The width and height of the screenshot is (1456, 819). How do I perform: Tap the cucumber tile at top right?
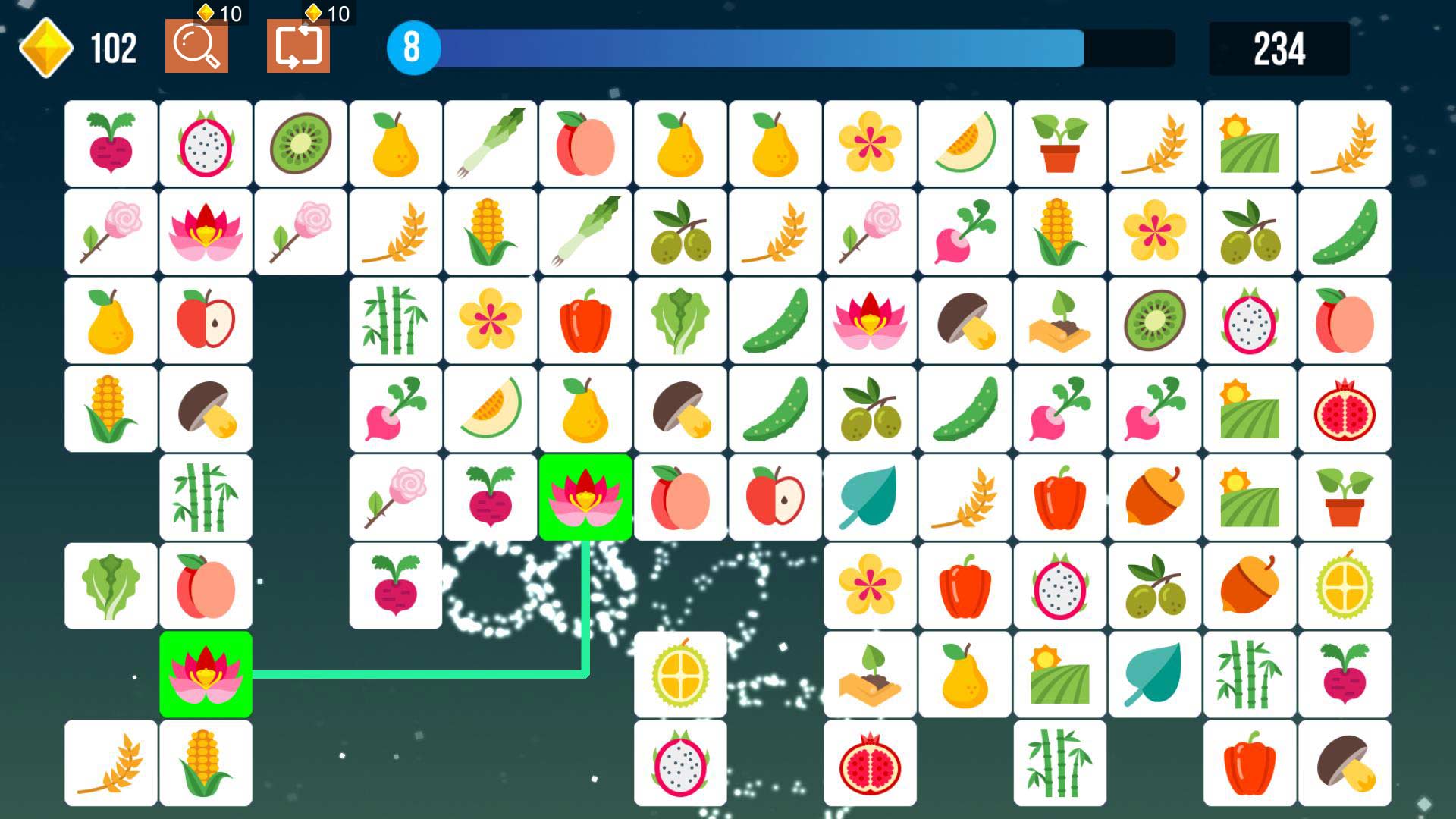tap(1344, 232)
